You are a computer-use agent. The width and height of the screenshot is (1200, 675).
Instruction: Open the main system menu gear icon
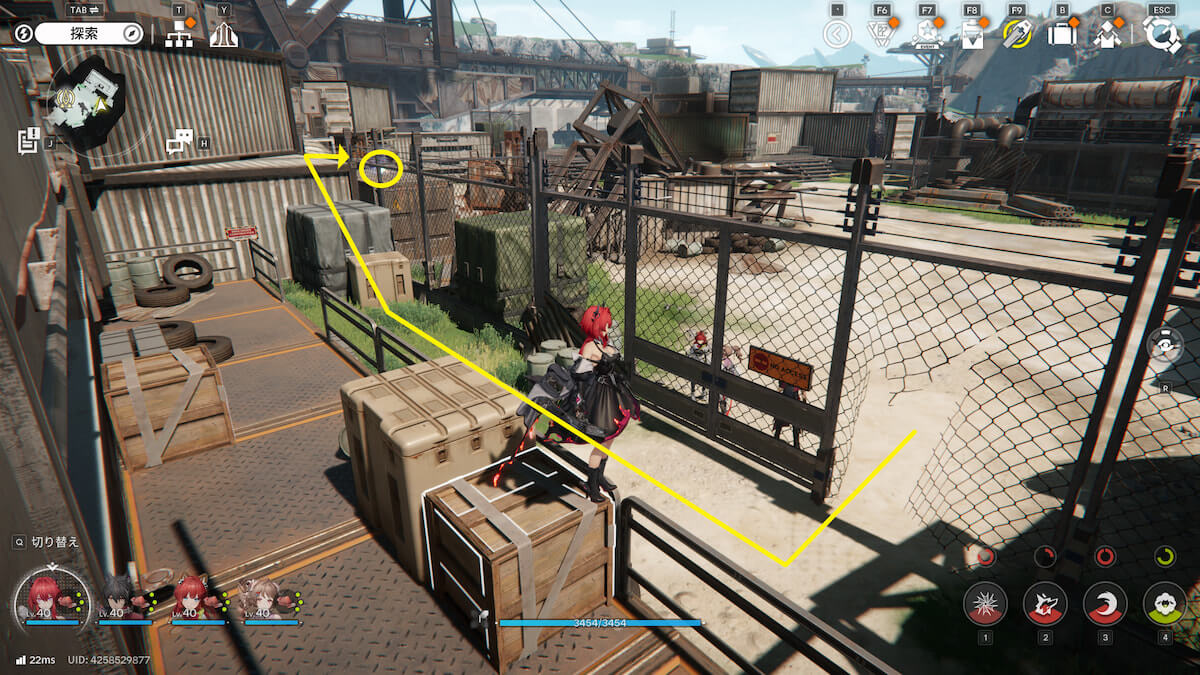pyautogui.click(x=1162, y=34)
